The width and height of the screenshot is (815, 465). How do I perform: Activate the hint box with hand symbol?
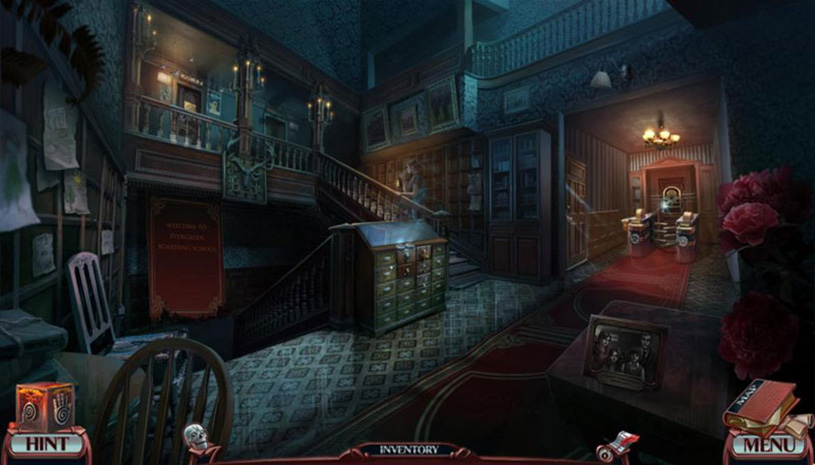[46, 406]
